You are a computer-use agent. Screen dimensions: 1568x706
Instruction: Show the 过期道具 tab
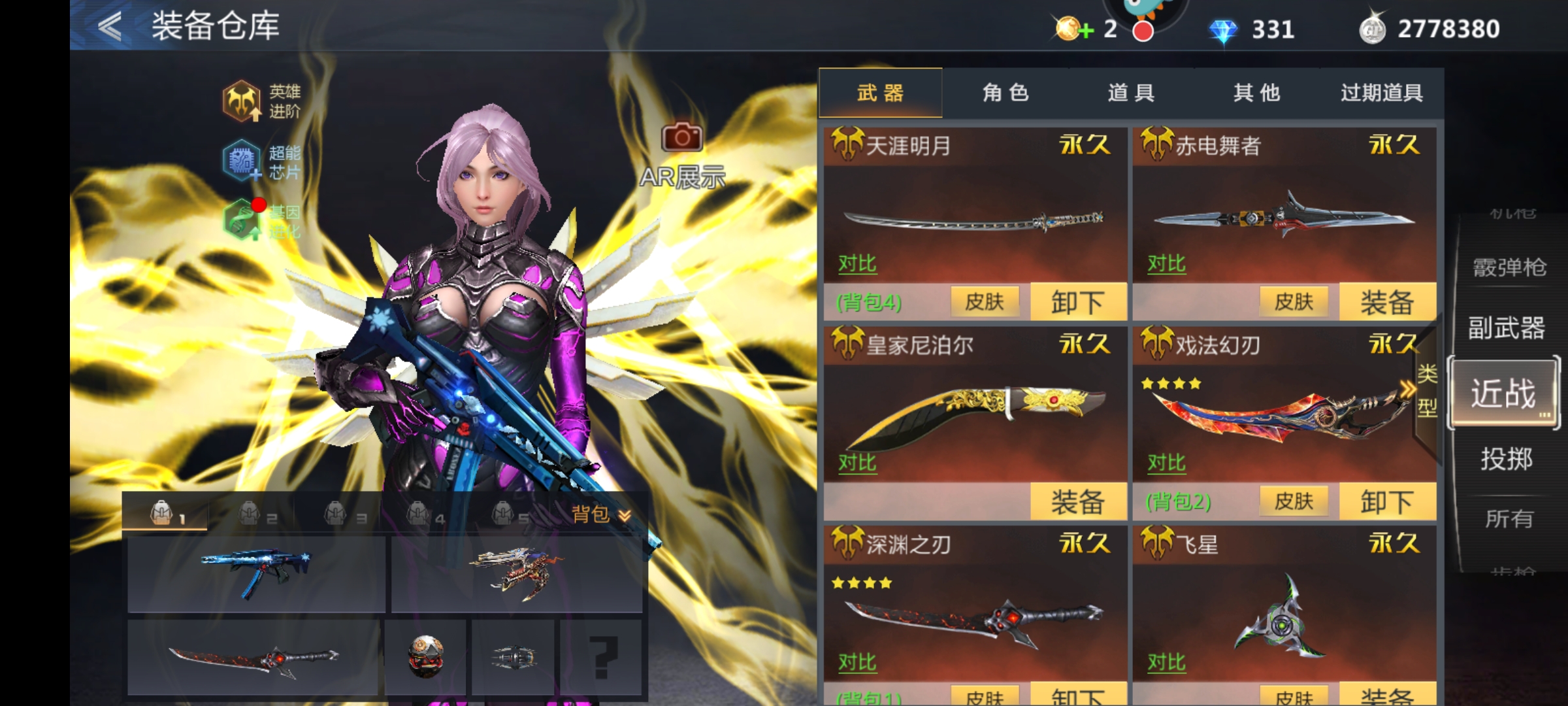click(1382, 93)
